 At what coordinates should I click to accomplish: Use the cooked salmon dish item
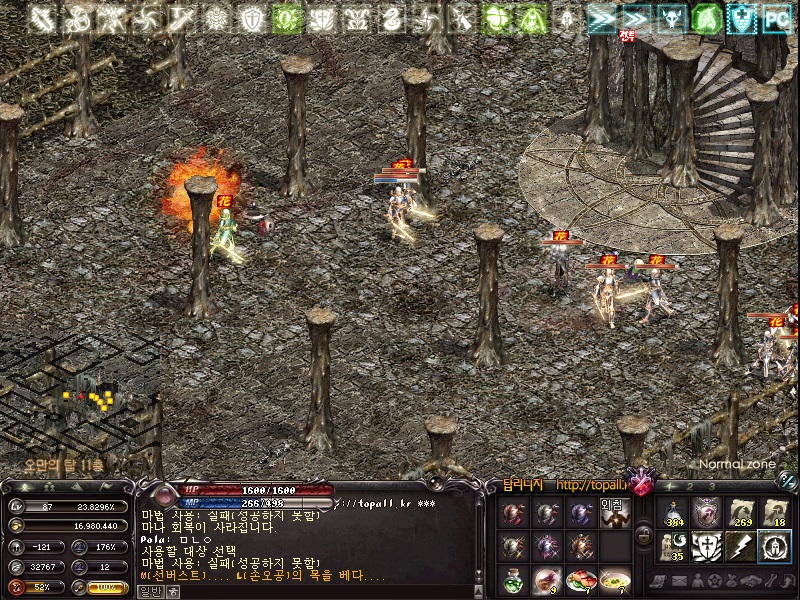pyautogui.click(x=581, y=579)
